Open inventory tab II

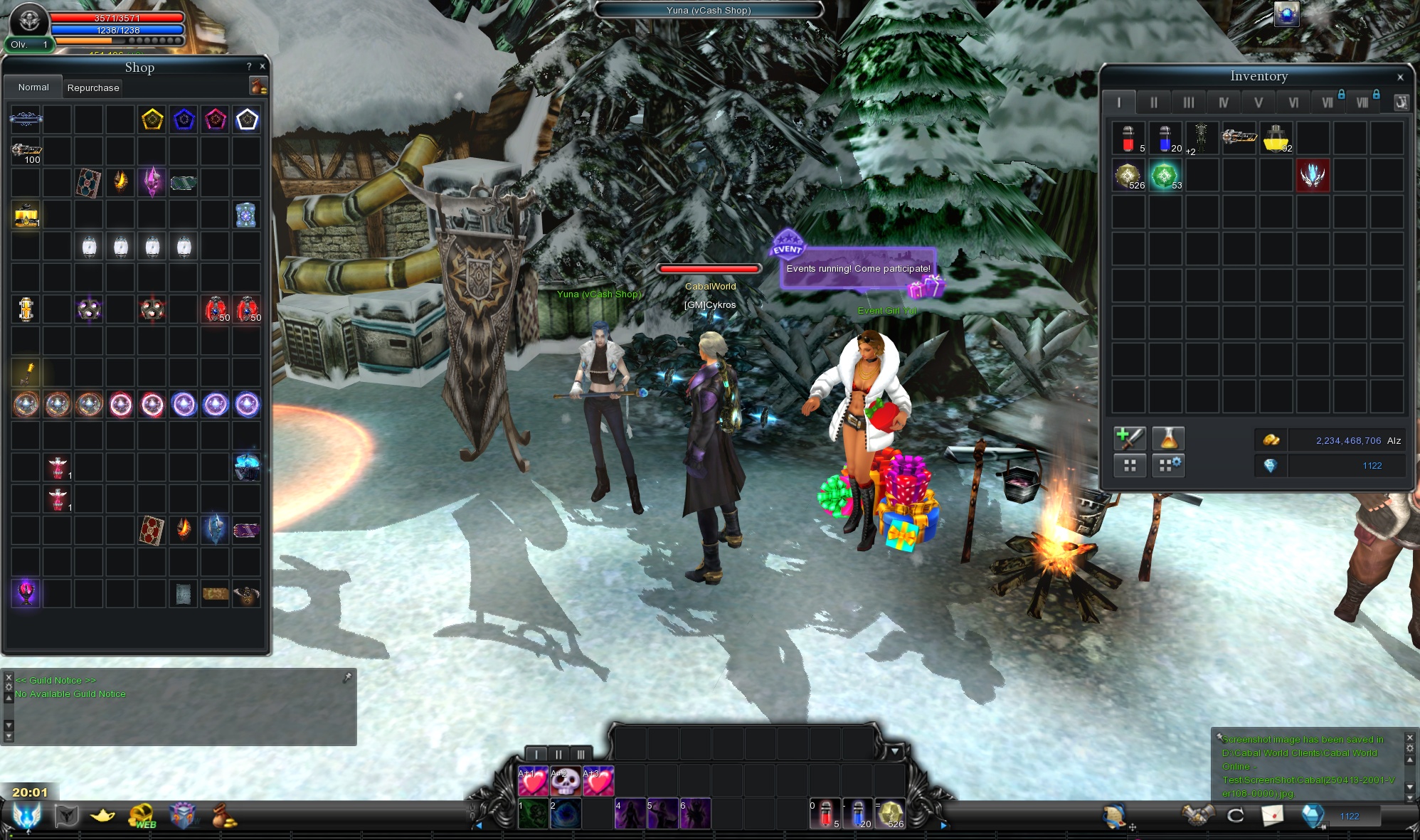[1153, 102]
